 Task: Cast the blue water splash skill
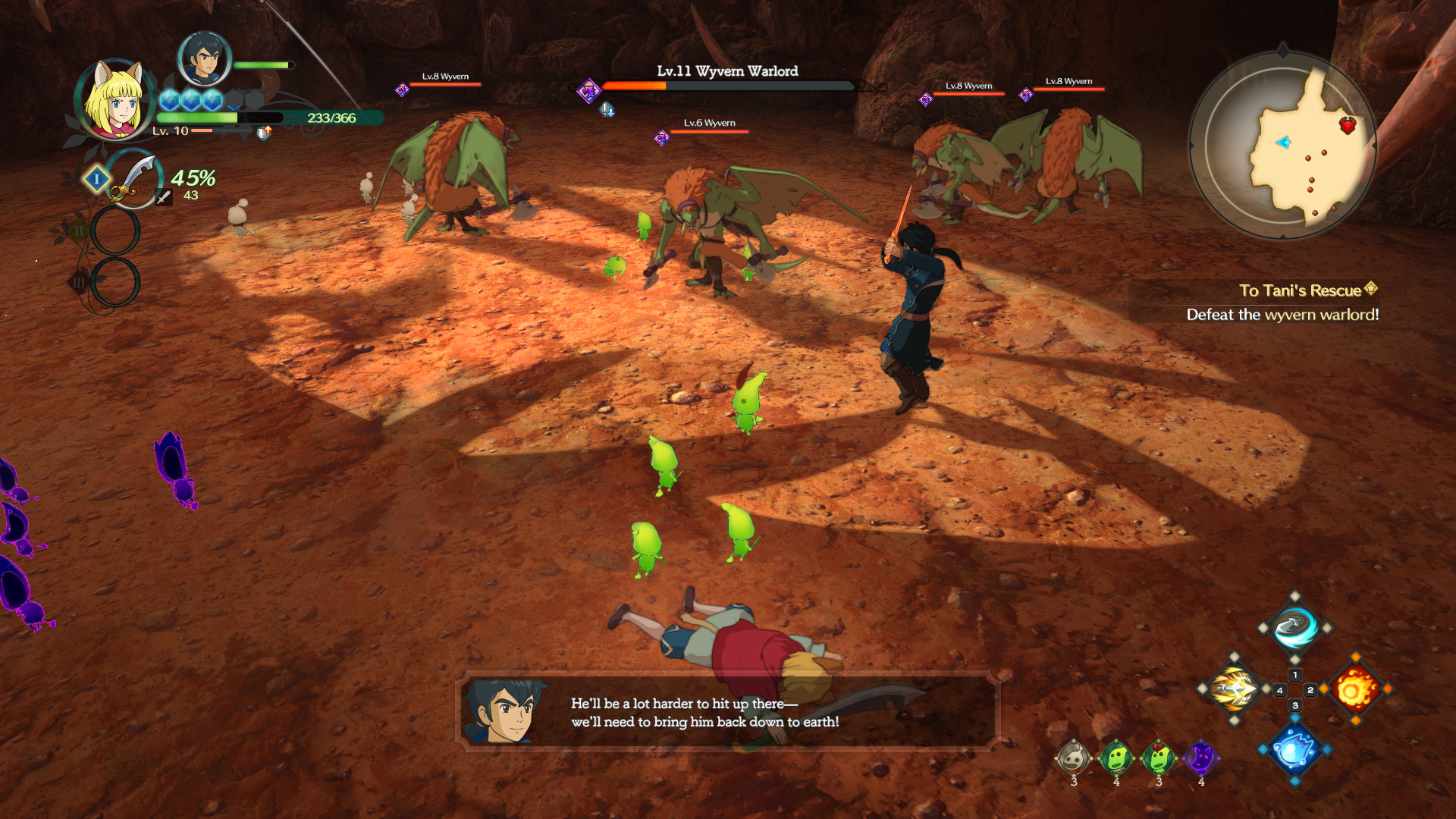pos(1294,750)
